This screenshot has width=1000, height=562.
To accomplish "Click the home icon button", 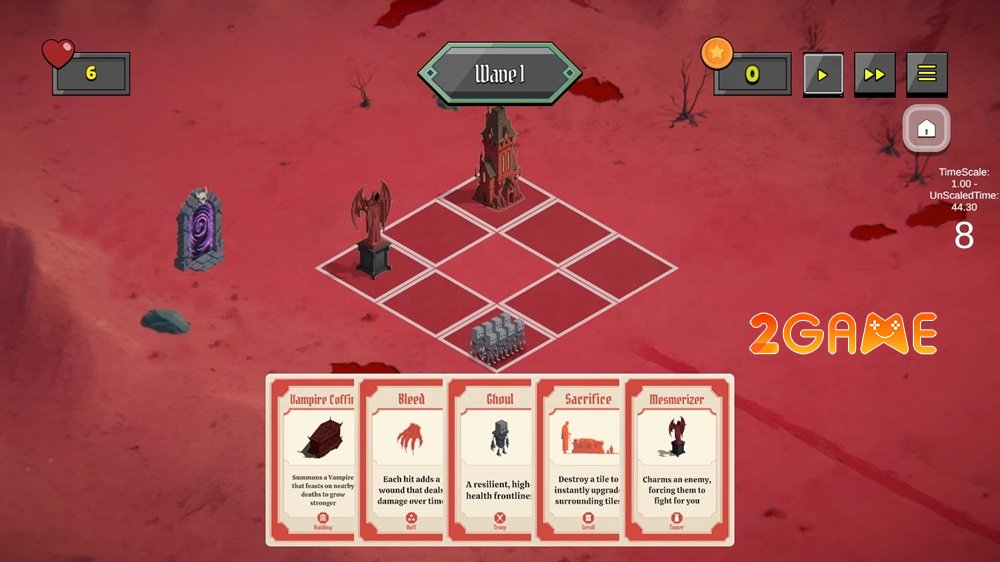I will [926, 128].
